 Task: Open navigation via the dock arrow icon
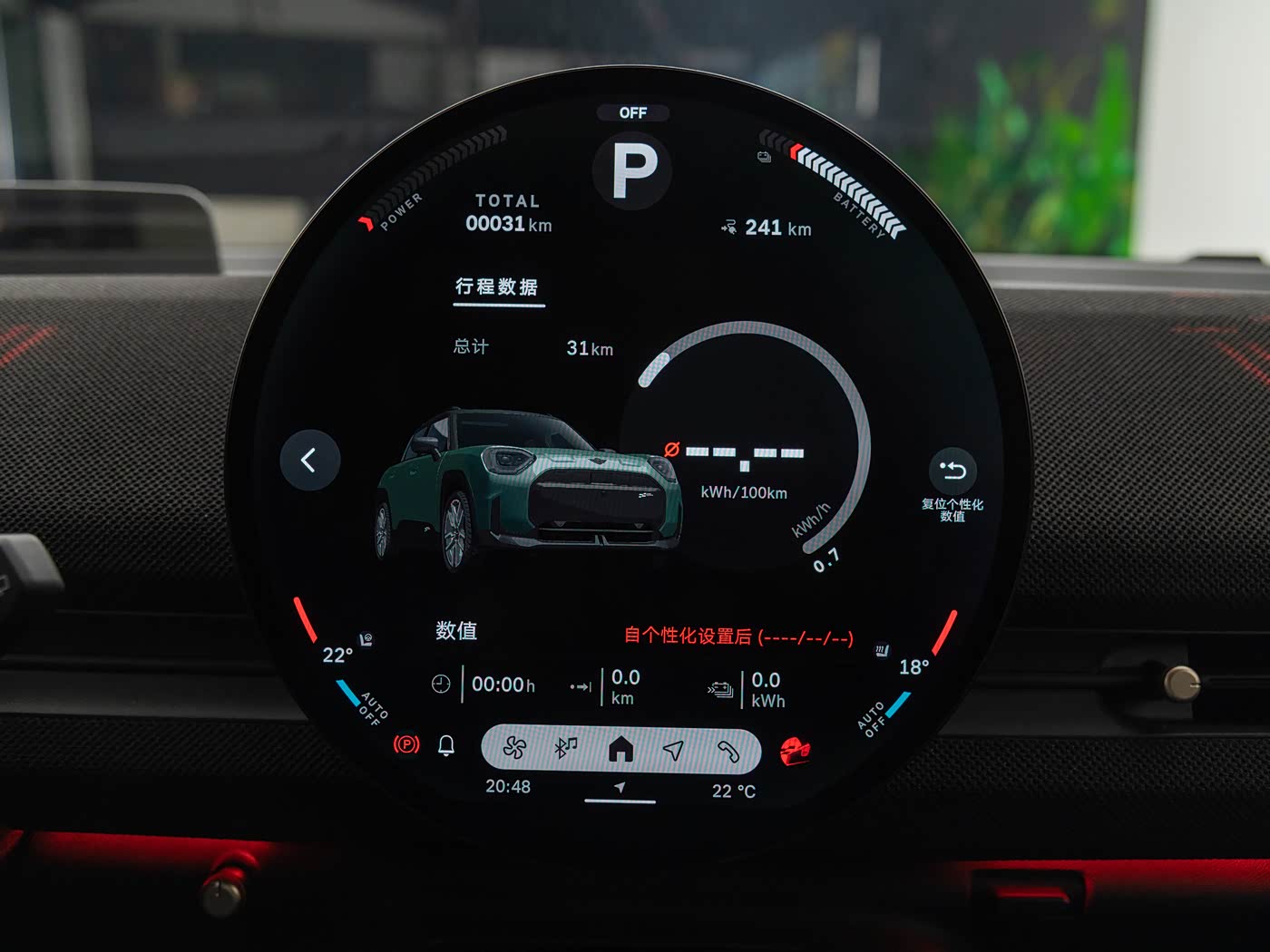pos(673,750)
